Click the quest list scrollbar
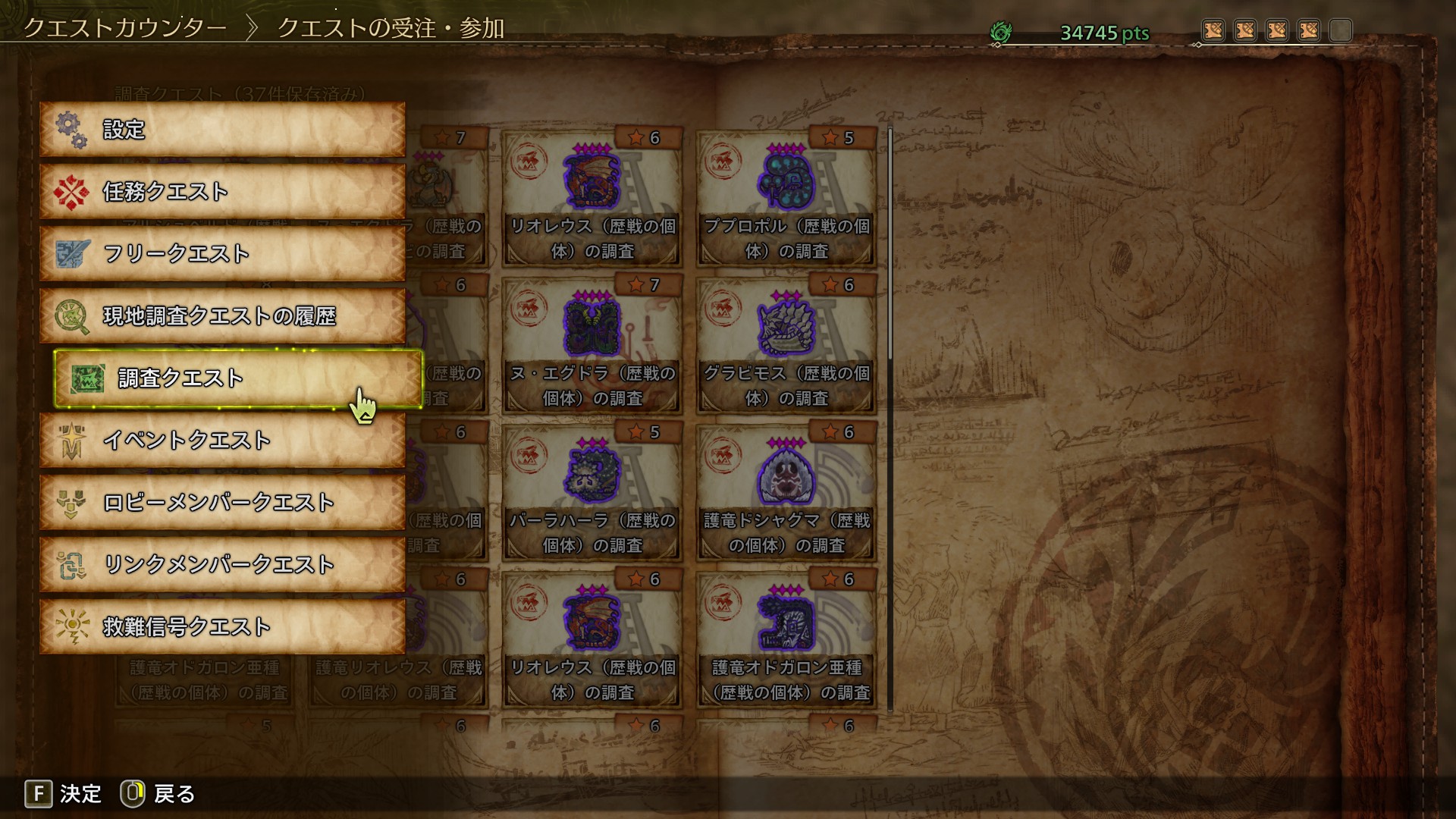 pos(890,243)
